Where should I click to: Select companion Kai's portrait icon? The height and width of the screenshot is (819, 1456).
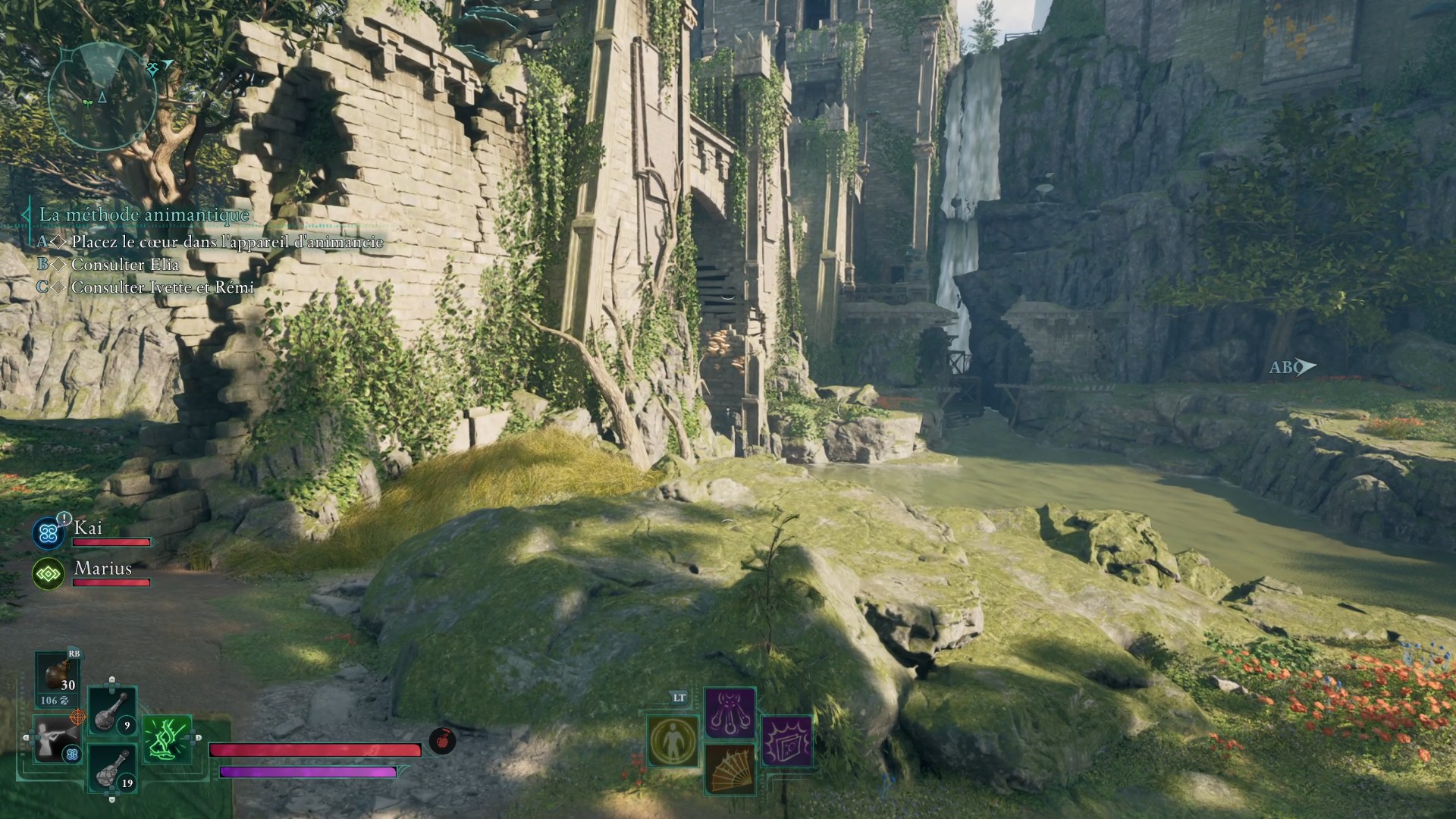coord(49,533)
